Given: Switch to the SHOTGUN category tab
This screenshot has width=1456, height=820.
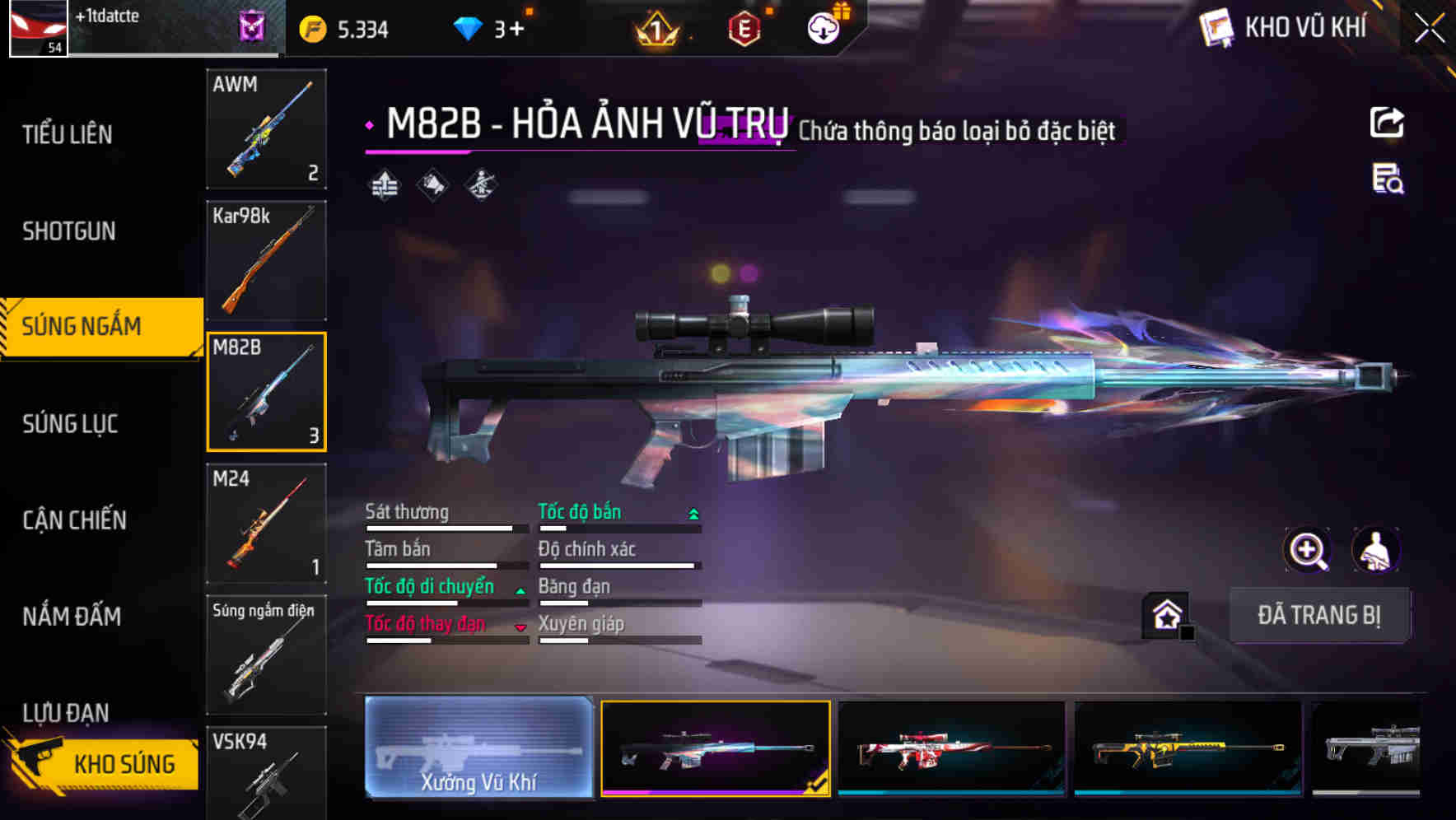Looking at the screenshot, I should 70,231.
